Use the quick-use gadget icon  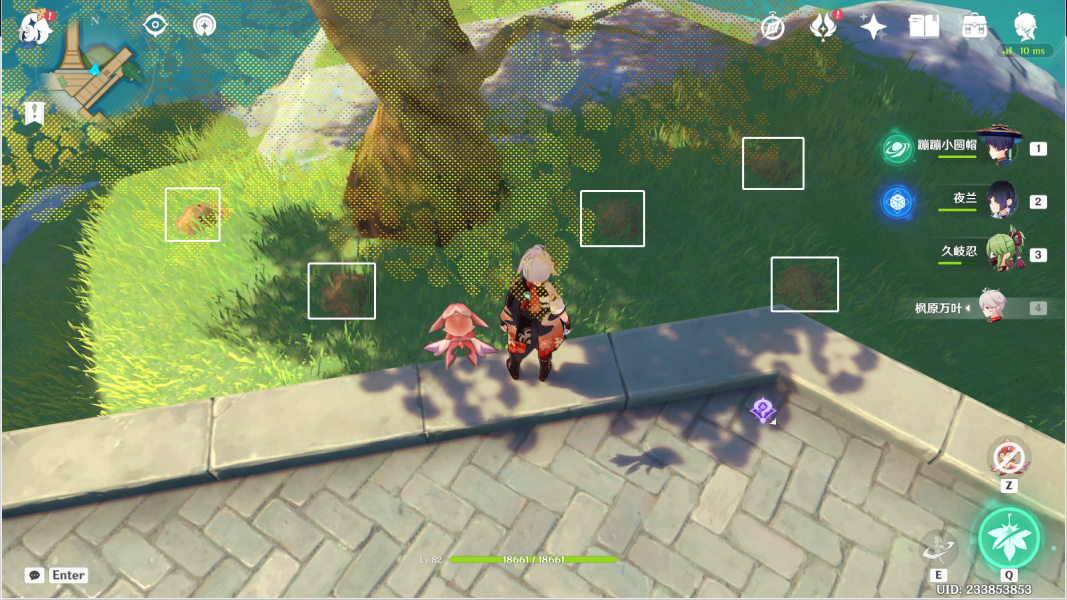1009,459
